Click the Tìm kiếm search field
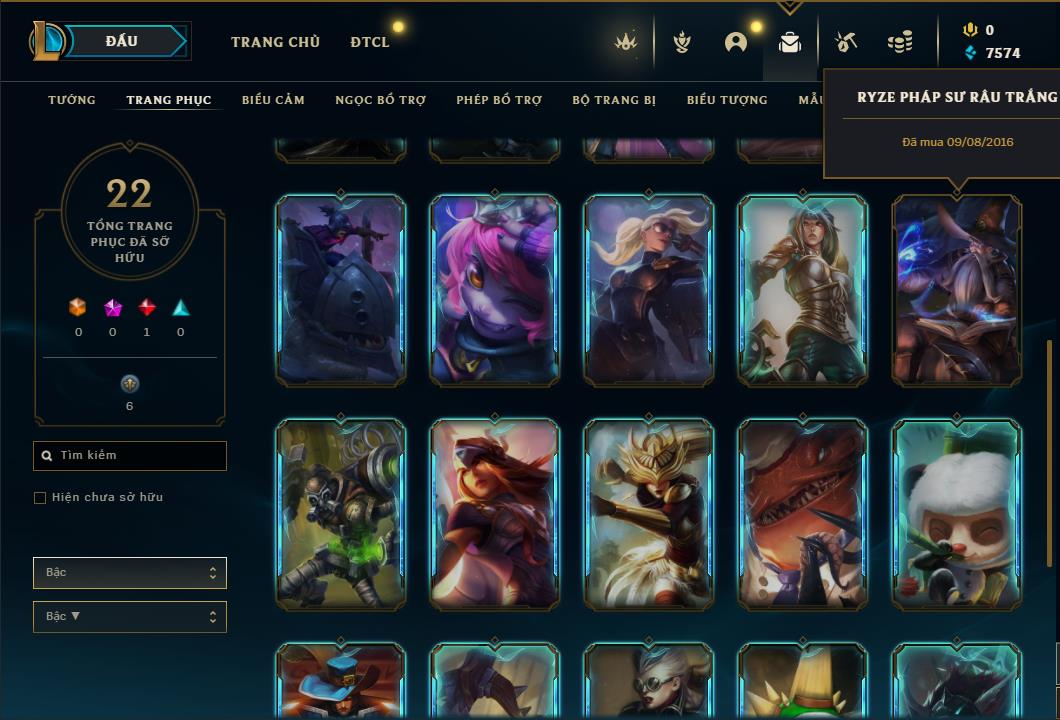1060x720 pixels. [130, 456]
